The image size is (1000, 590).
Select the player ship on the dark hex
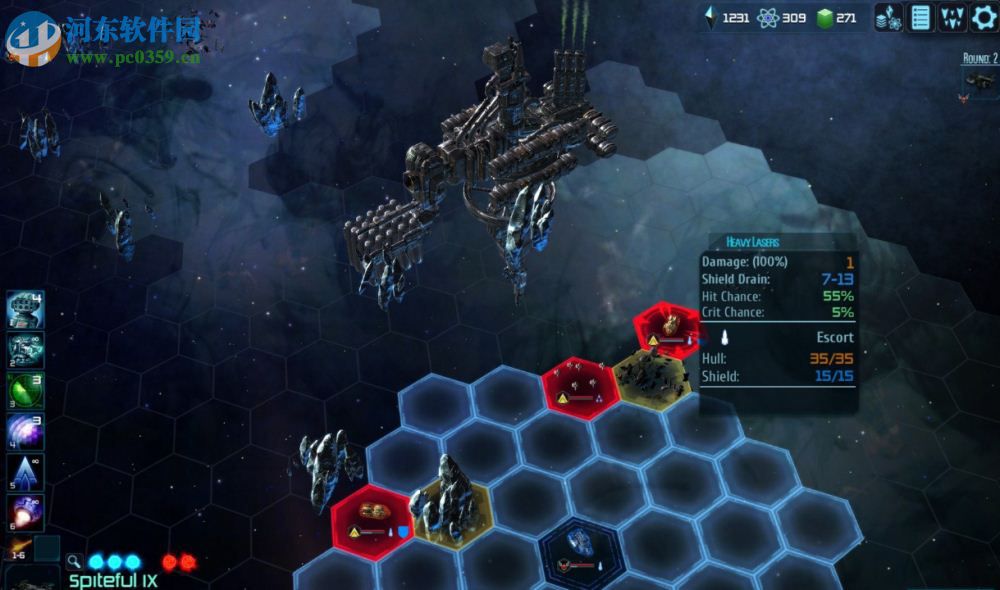click(x=580, y=547)
